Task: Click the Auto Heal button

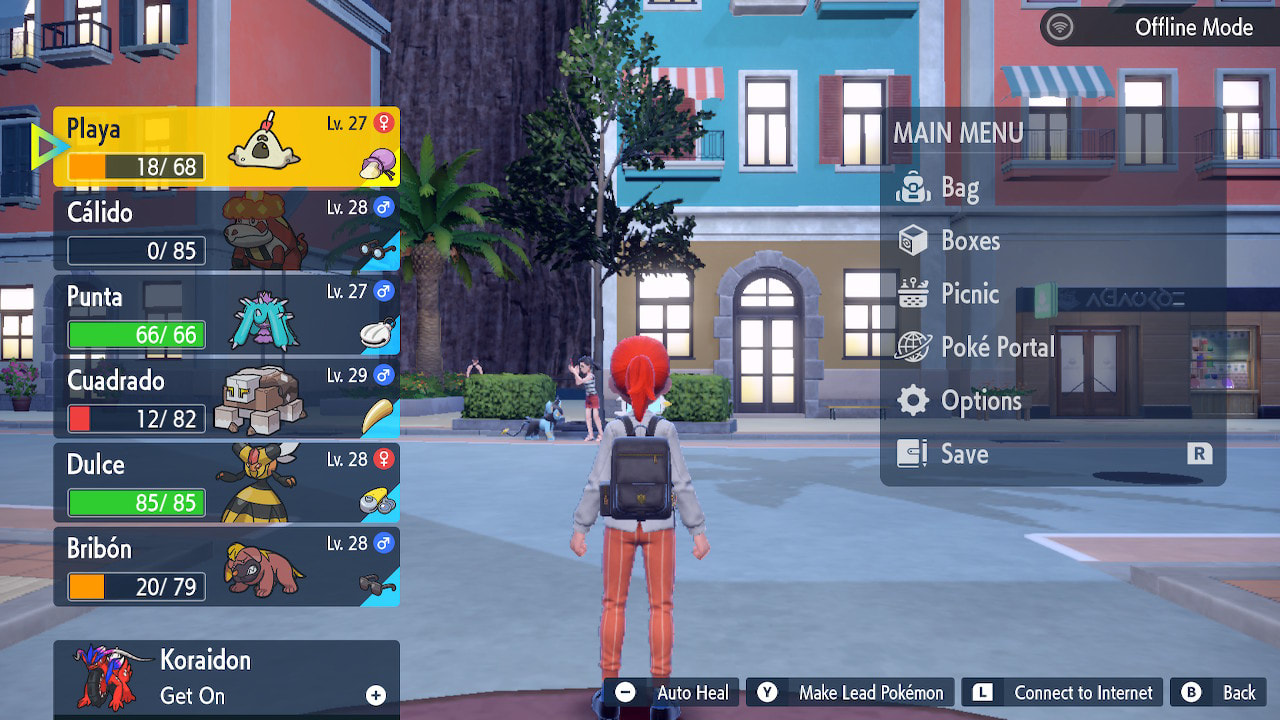Action: point(672,692)
